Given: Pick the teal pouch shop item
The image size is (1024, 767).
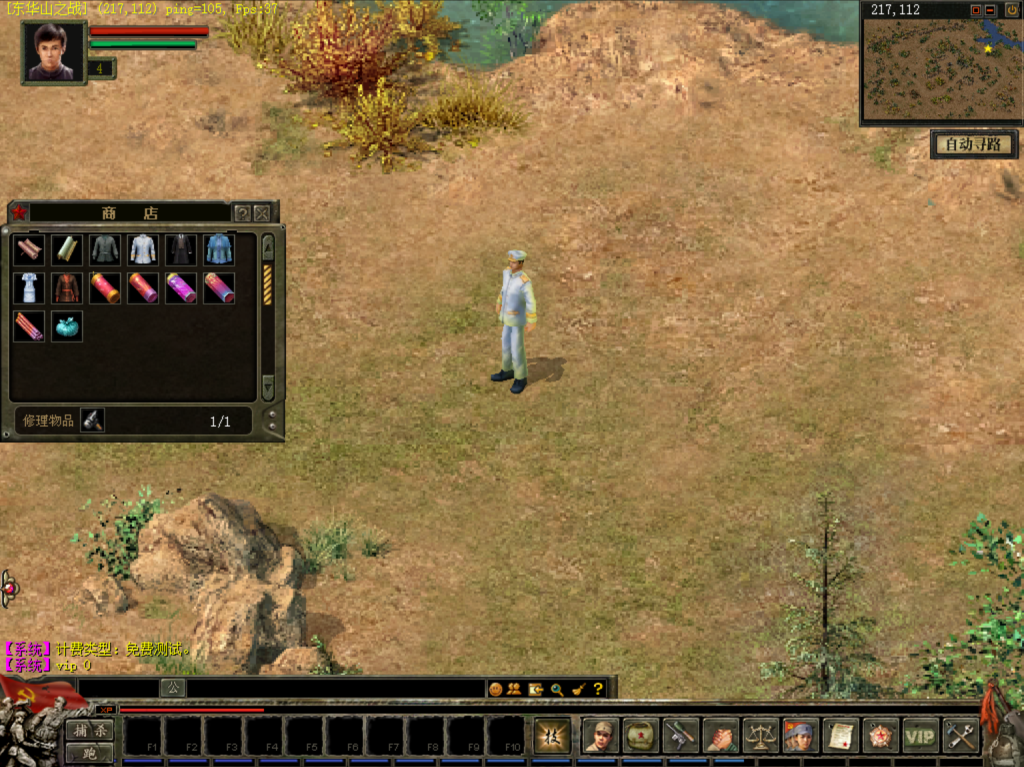Looking at the screenshot, I should pyautogui.click(x=67, y=326).
